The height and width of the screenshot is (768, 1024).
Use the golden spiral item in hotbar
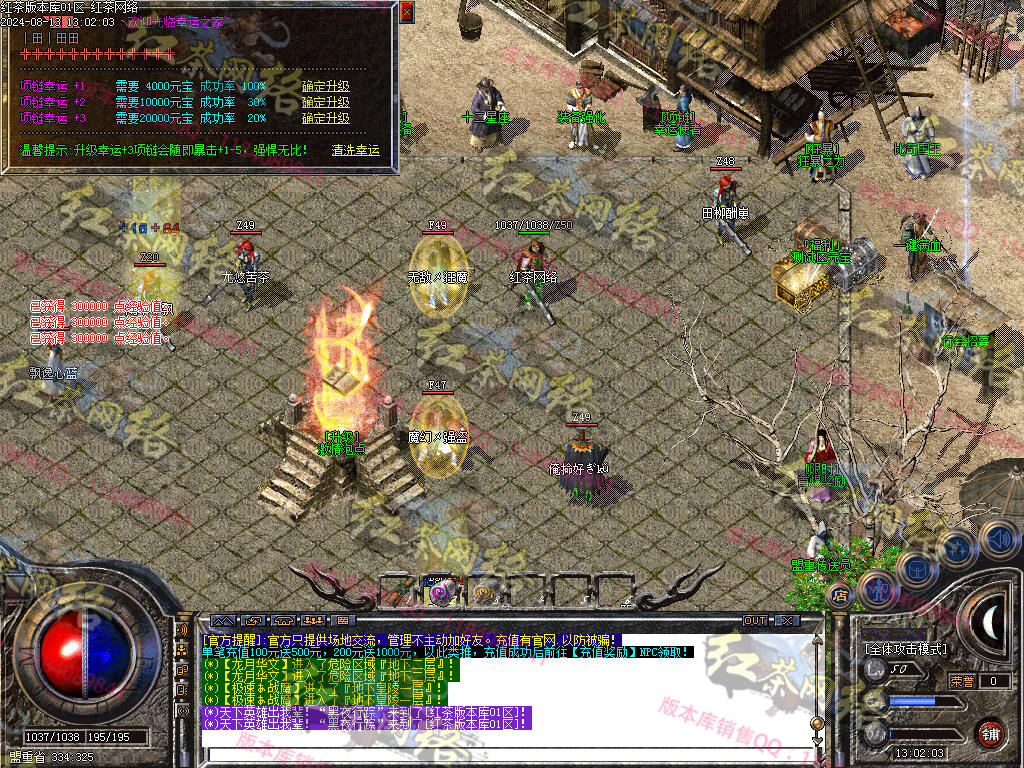pos(483,592)
